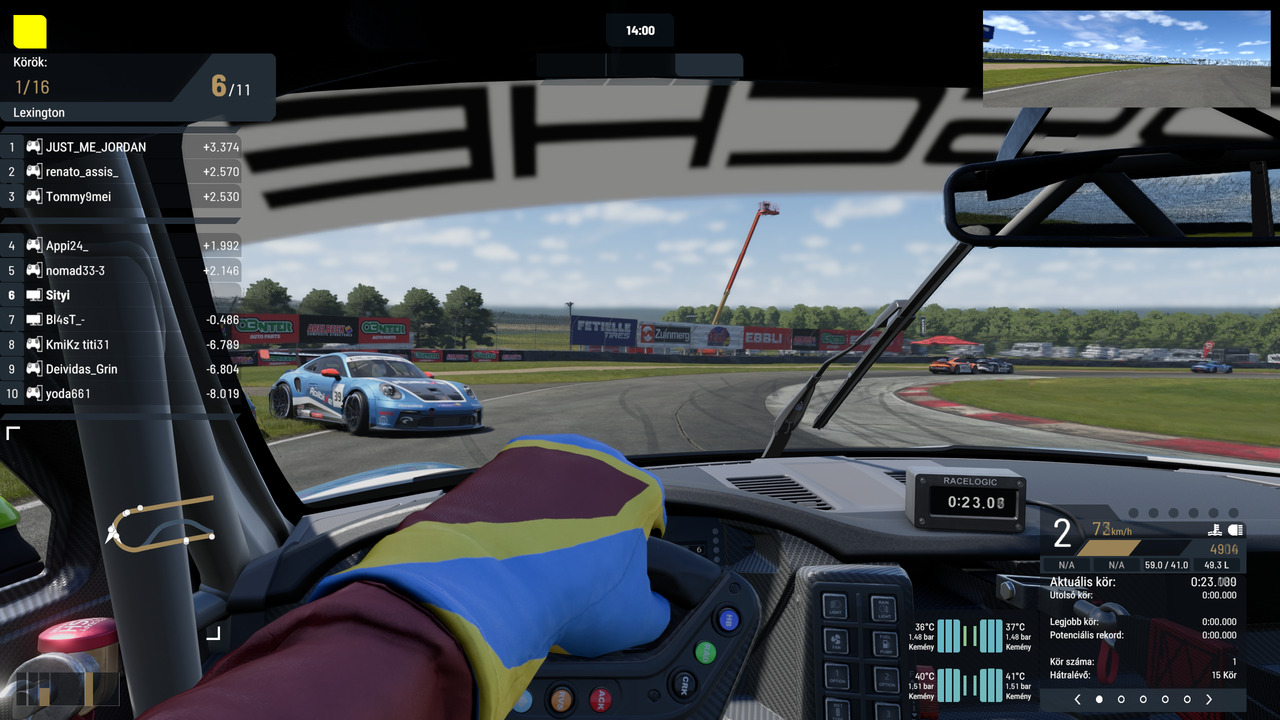Click the headlight indicator icon
The height and width of the screenshot is (720, 1280).
coord(1235,530)
